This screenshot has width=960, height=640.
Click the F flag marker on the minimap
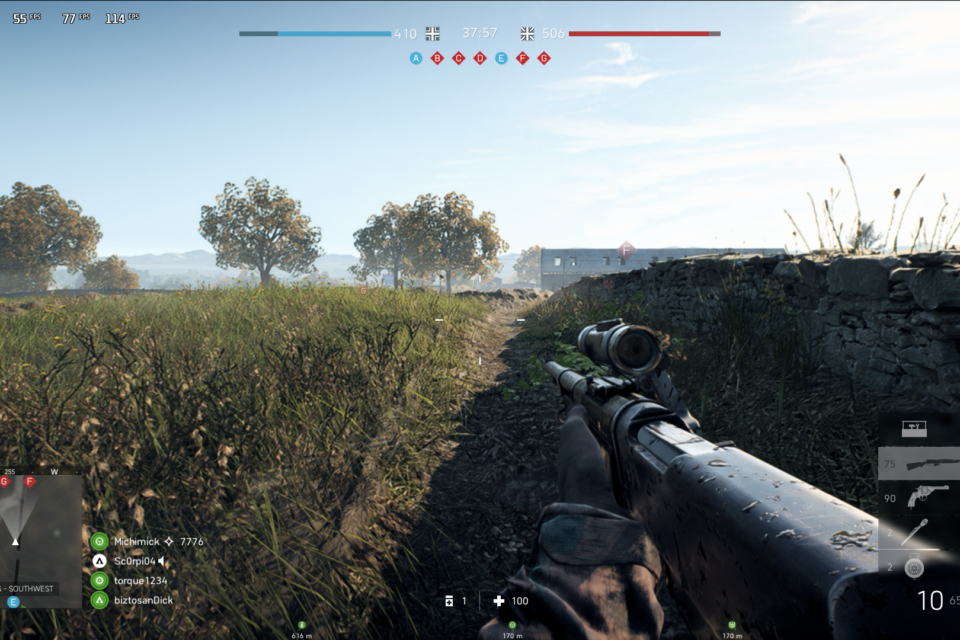(30, 482)
